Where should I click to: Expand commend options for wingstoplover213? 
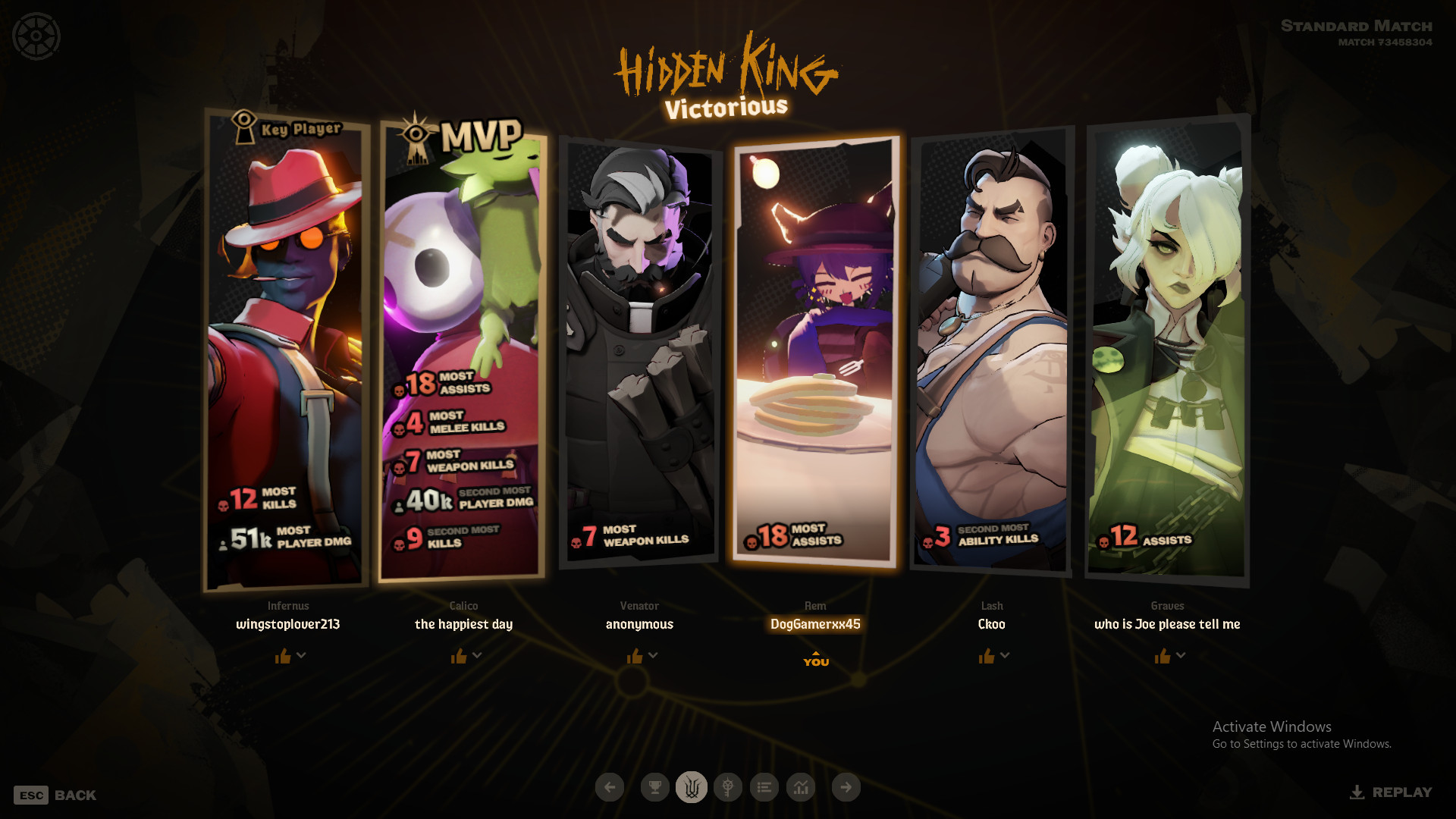click(302, 655)
